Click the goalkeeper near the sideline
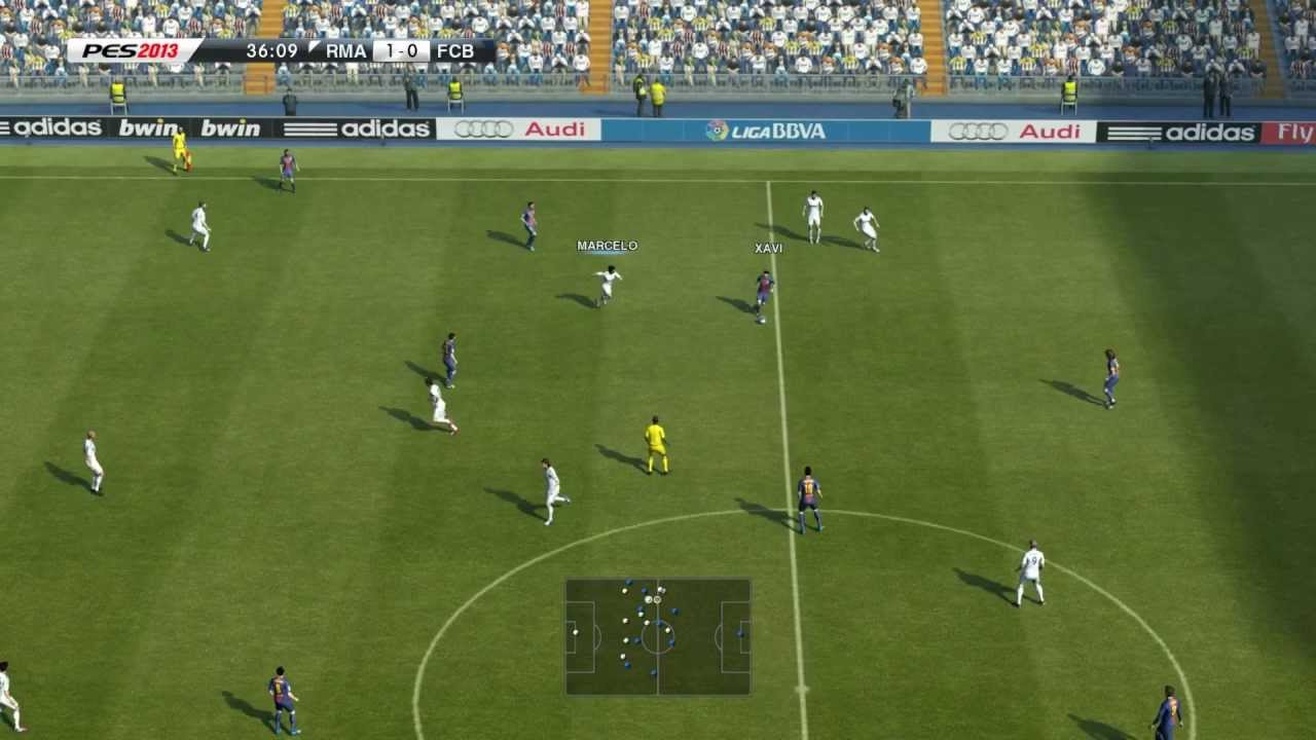1316x740 pixels. coord(180,150)
